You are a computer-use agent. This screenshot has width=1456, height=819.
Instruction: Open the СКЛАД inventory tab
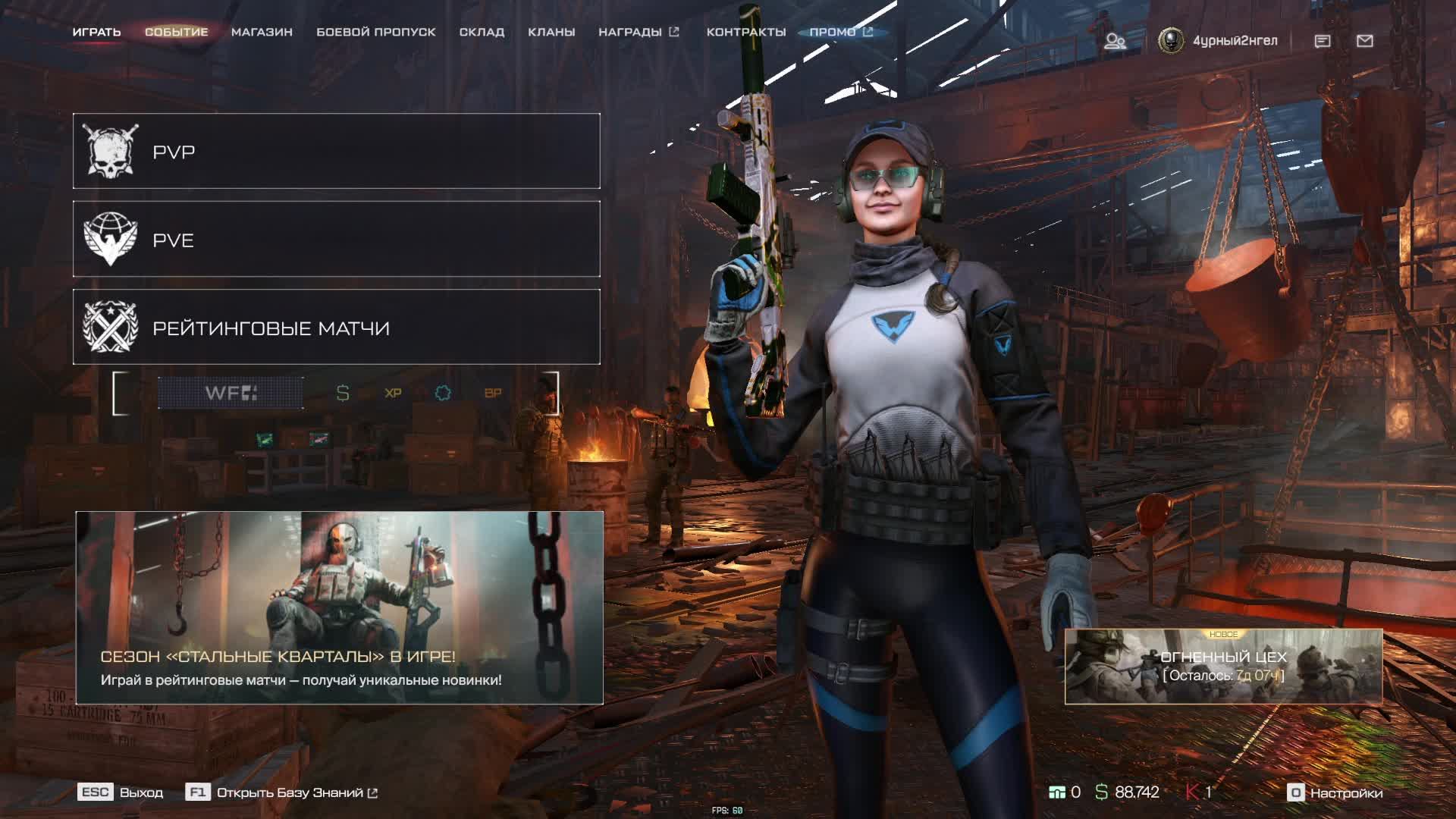[482, 32]
